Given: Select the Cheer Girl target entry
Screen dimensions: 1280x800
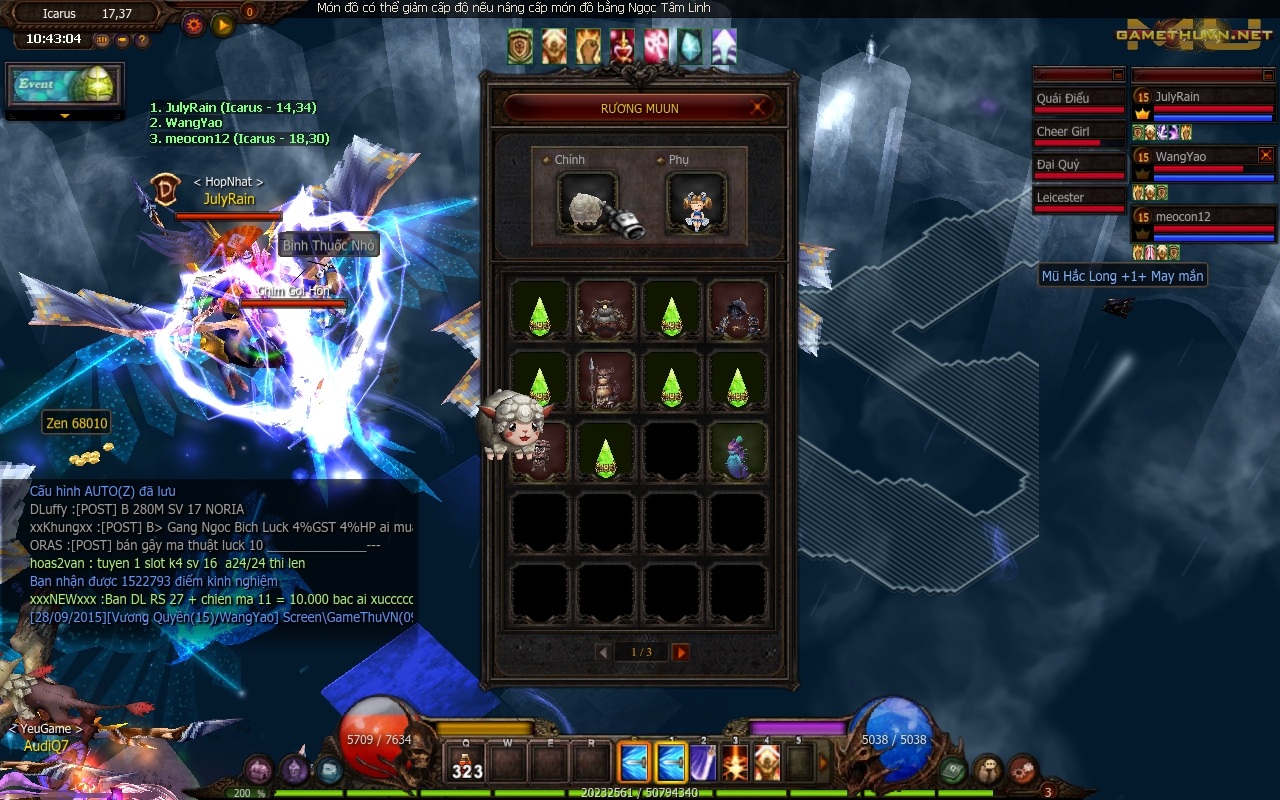Looking at the screenshot, I should point(1078,132).
